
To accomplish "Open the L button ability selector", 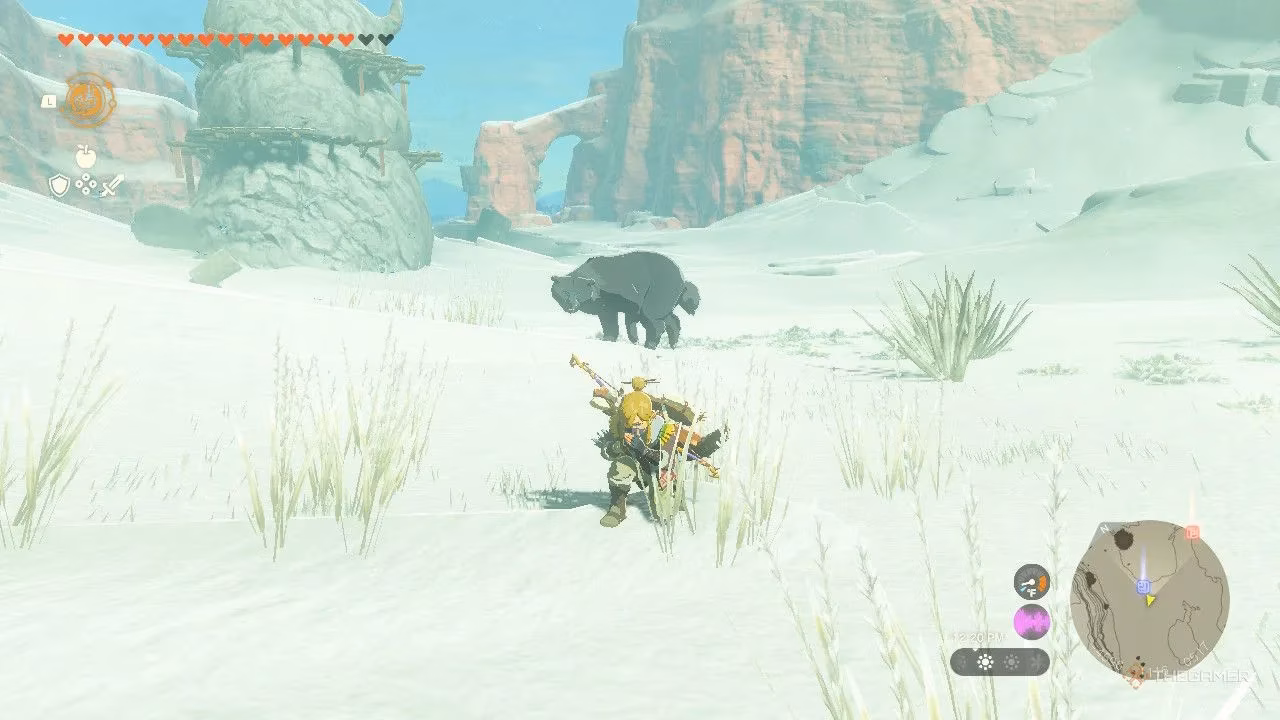I will click(x=49, y=101).
